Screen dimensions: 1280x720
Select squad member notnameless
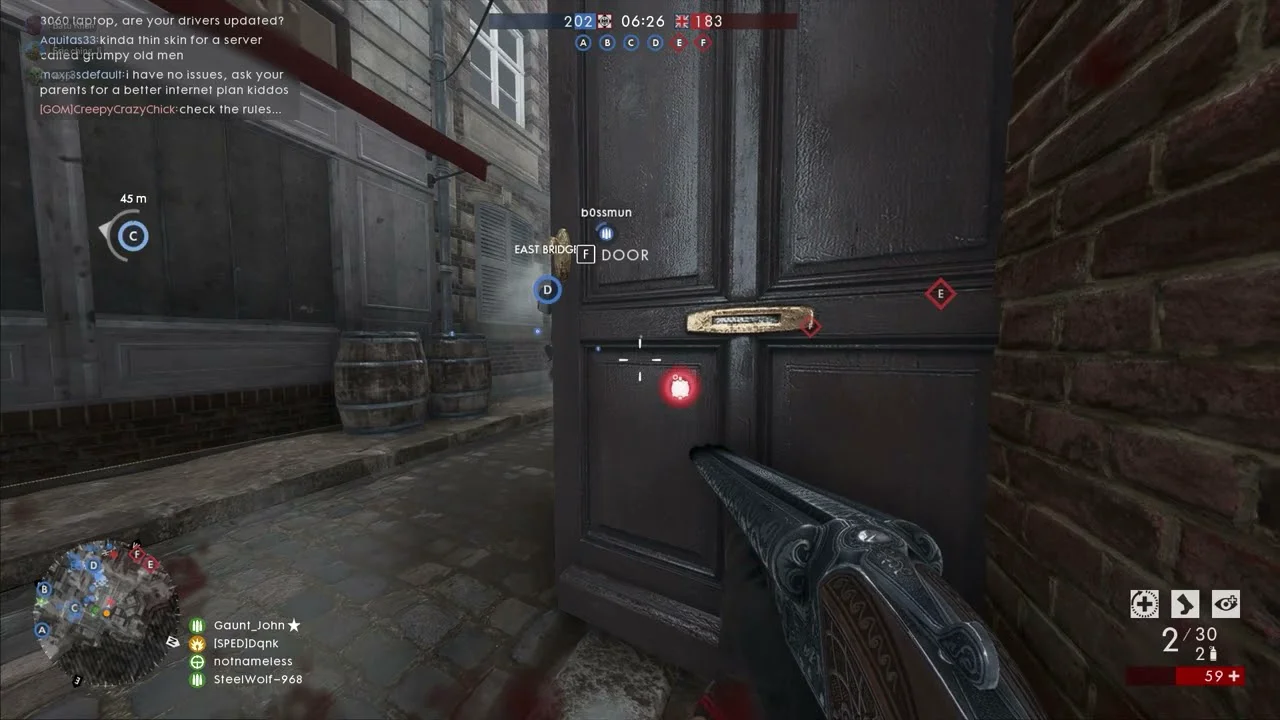pyautogui.click(x=252, y=661)
